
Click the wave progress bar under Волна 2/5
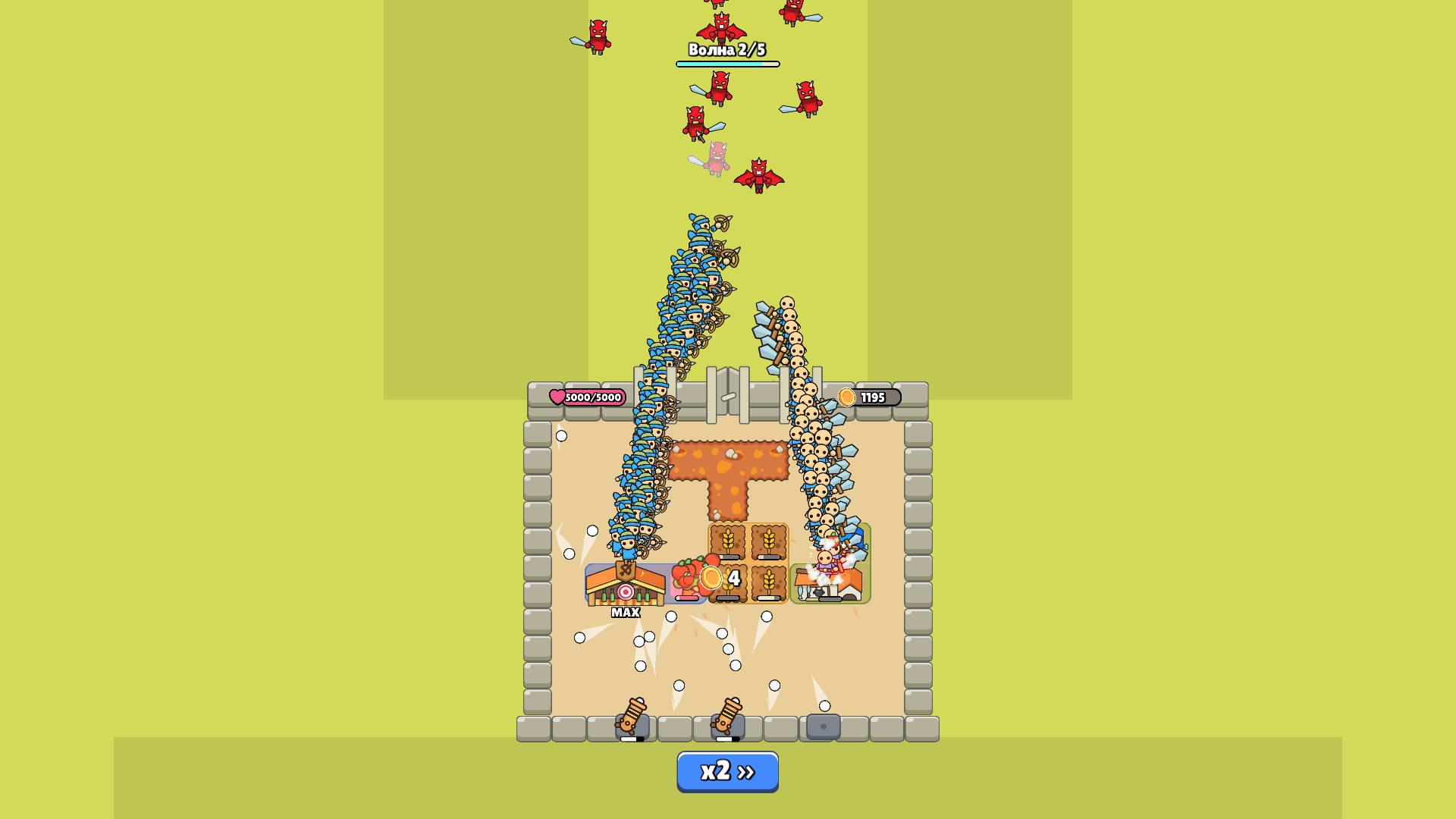(728, 65)
